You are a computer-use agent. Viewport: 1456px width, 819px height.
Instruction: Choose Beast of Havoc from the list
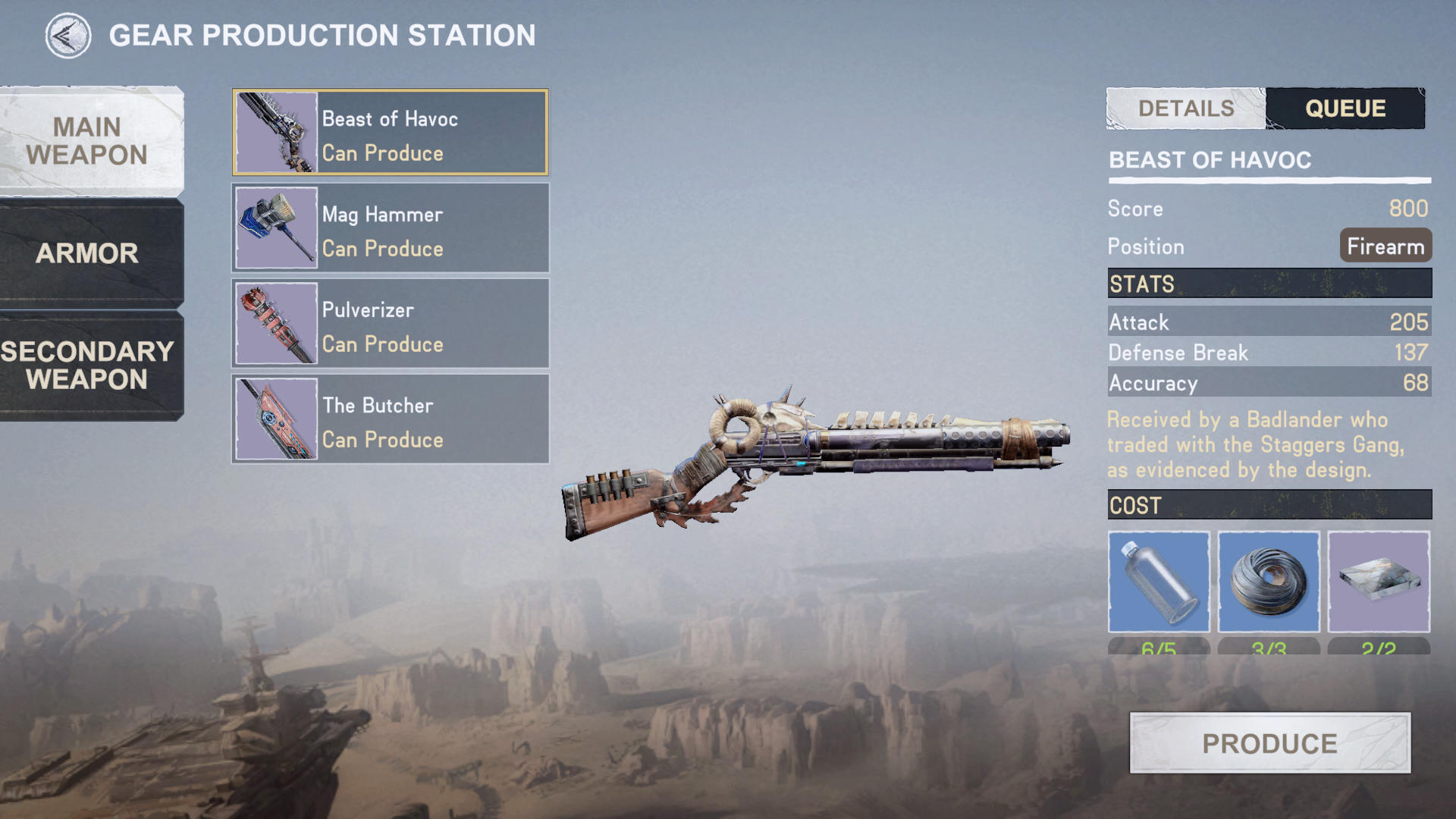point(391,133)
